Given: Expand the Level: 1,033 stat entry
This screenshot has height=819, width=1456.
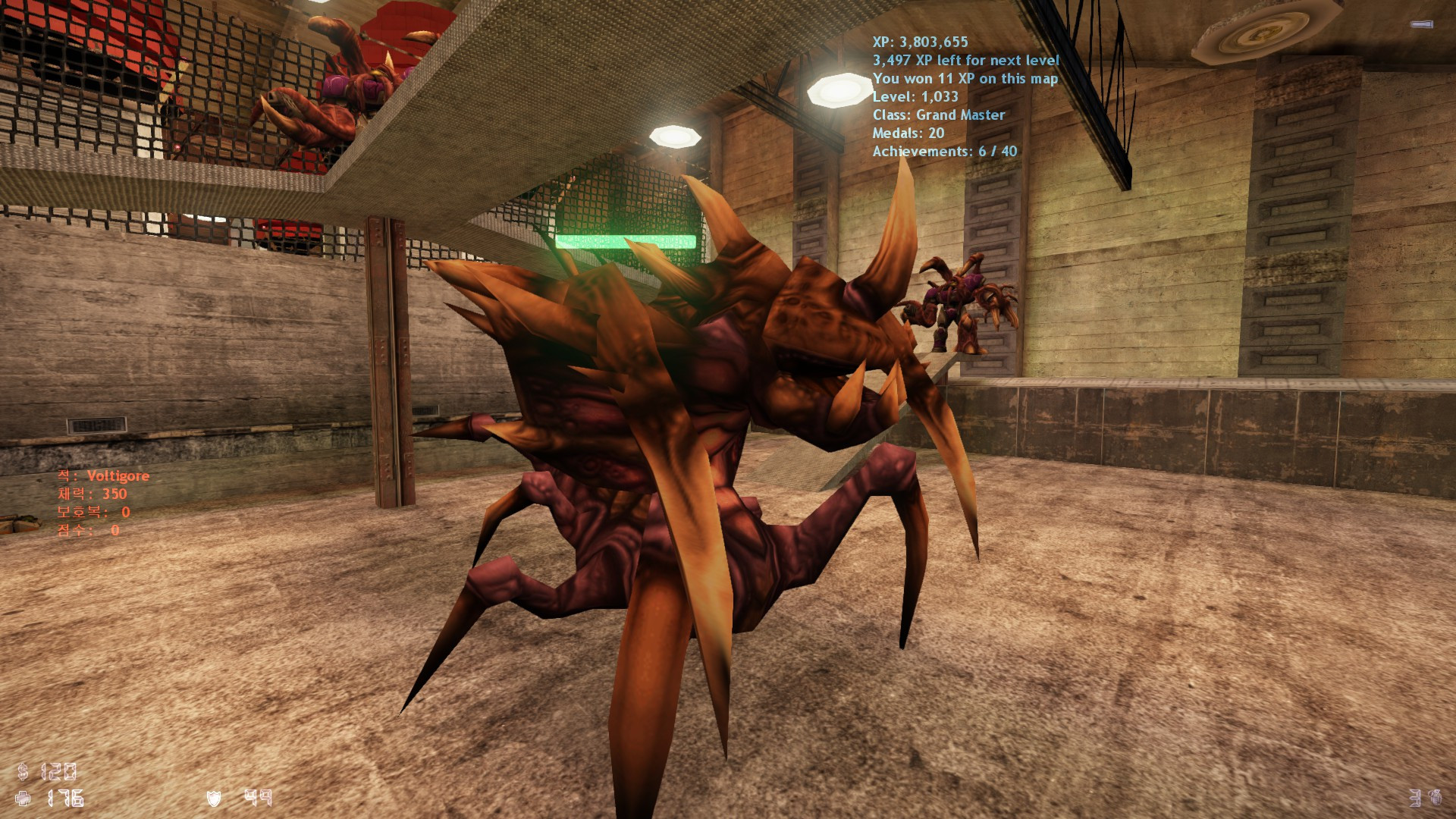Looking at the screenshot, I should pyautogui.click(x=915, y=97).
